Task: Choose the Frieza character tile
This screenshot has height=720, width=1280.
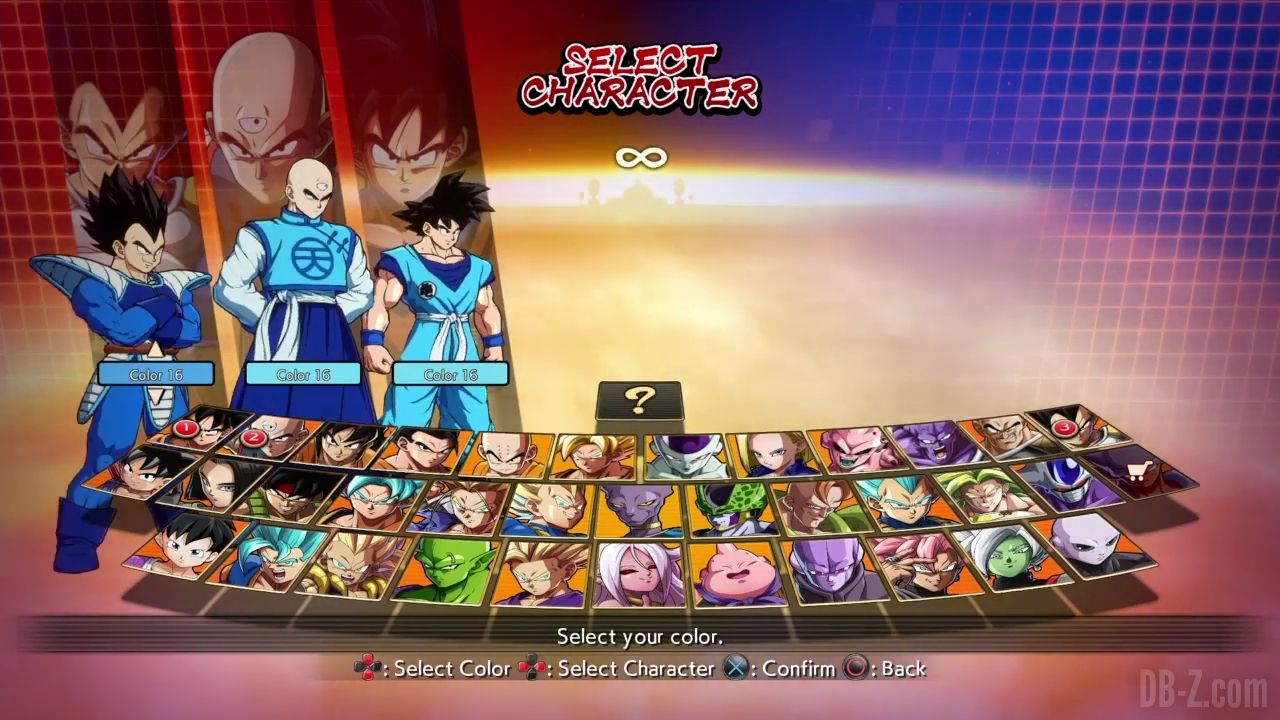Action: (683, 455)
